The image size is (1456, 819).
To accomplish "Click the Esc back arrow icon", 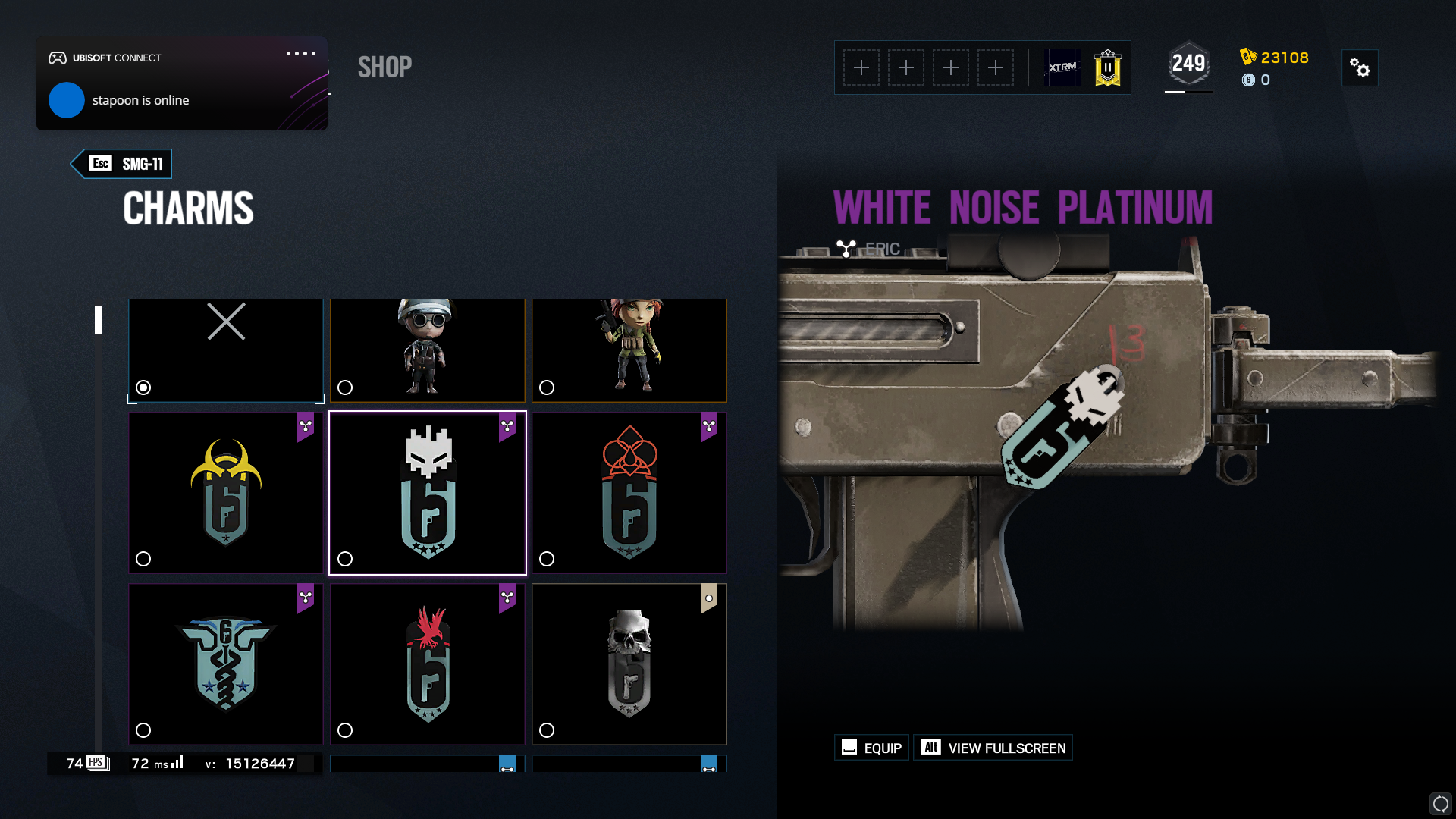I will click(101, 163).
